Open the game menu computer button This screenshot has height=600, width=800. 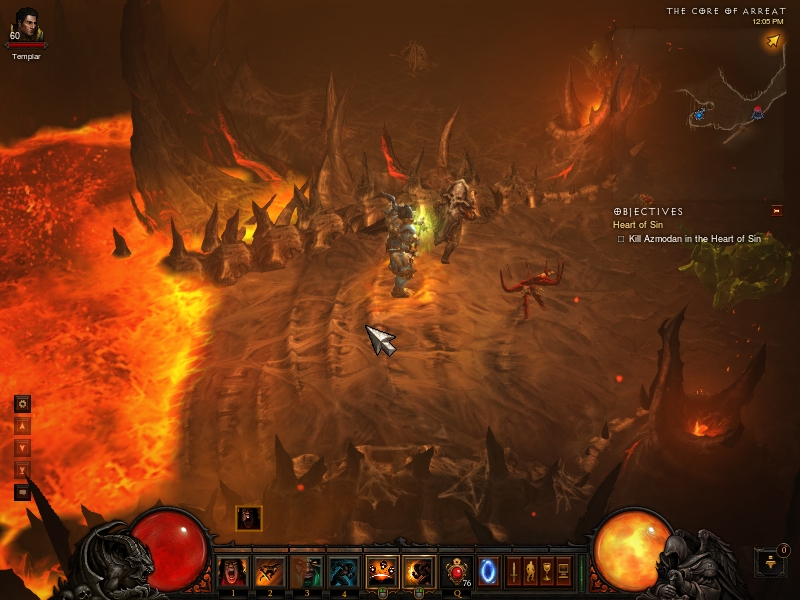[562, 572]
